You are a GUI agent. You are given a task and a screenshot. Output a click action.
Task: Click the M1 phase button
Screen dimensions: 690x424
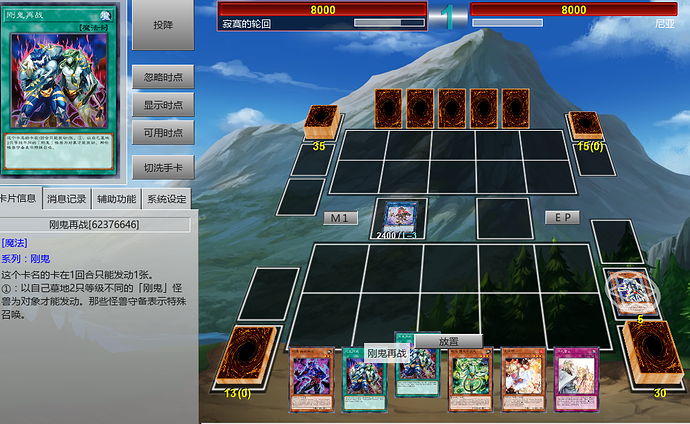(340, 217)
